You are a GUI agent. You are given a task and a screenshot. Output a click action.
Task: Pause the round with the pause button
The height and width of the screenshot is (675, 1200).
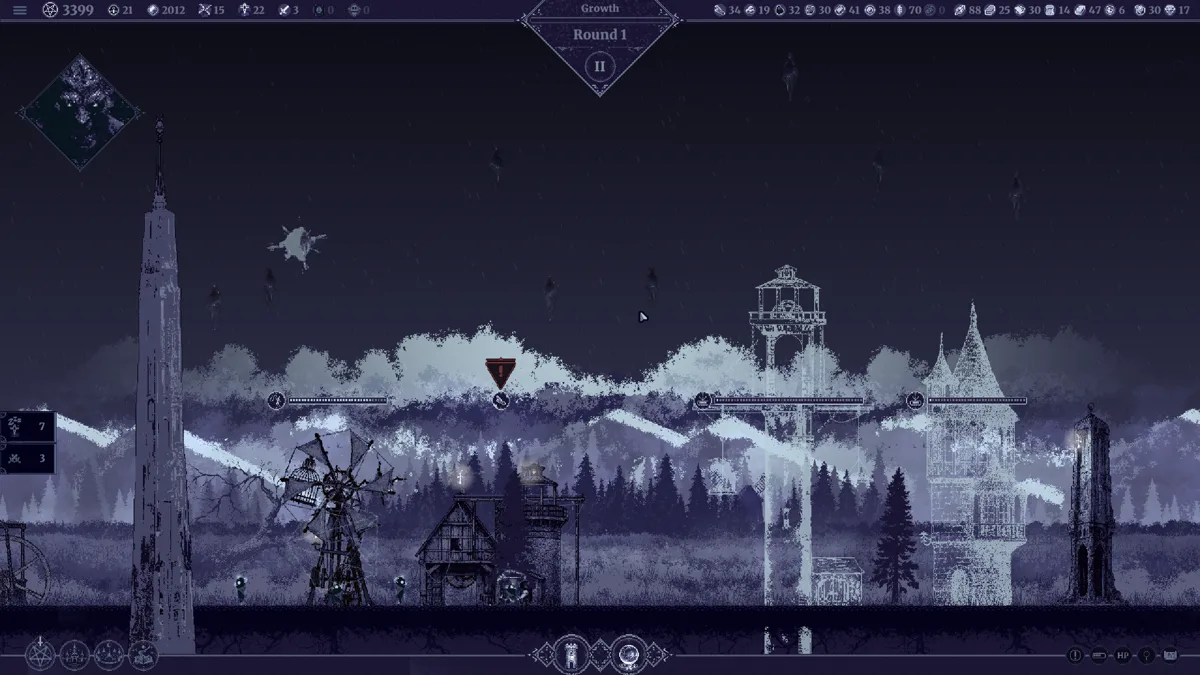point(600,67)
